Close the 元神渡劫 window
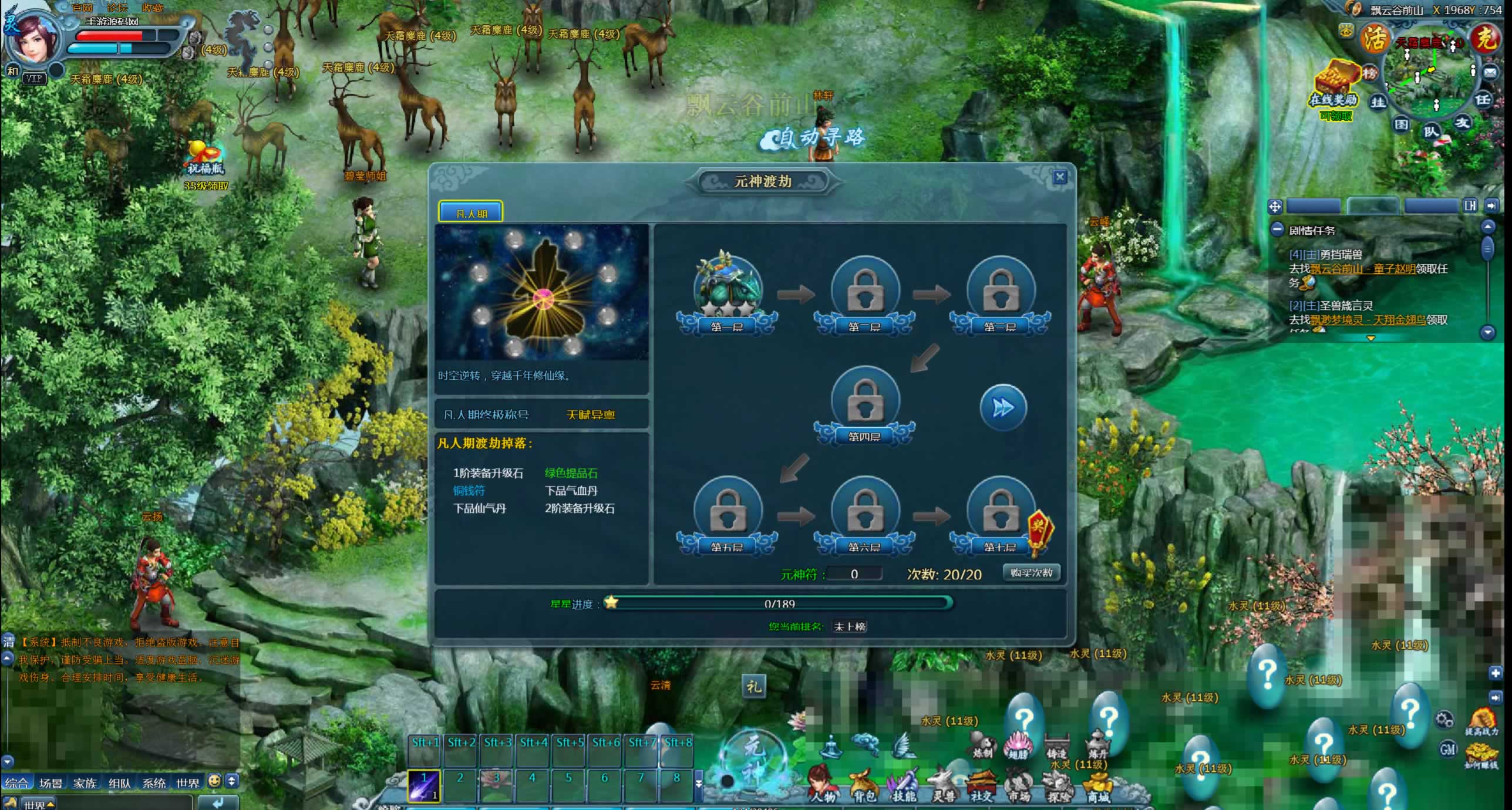 pyautogui.click(x=1059, y=177)
